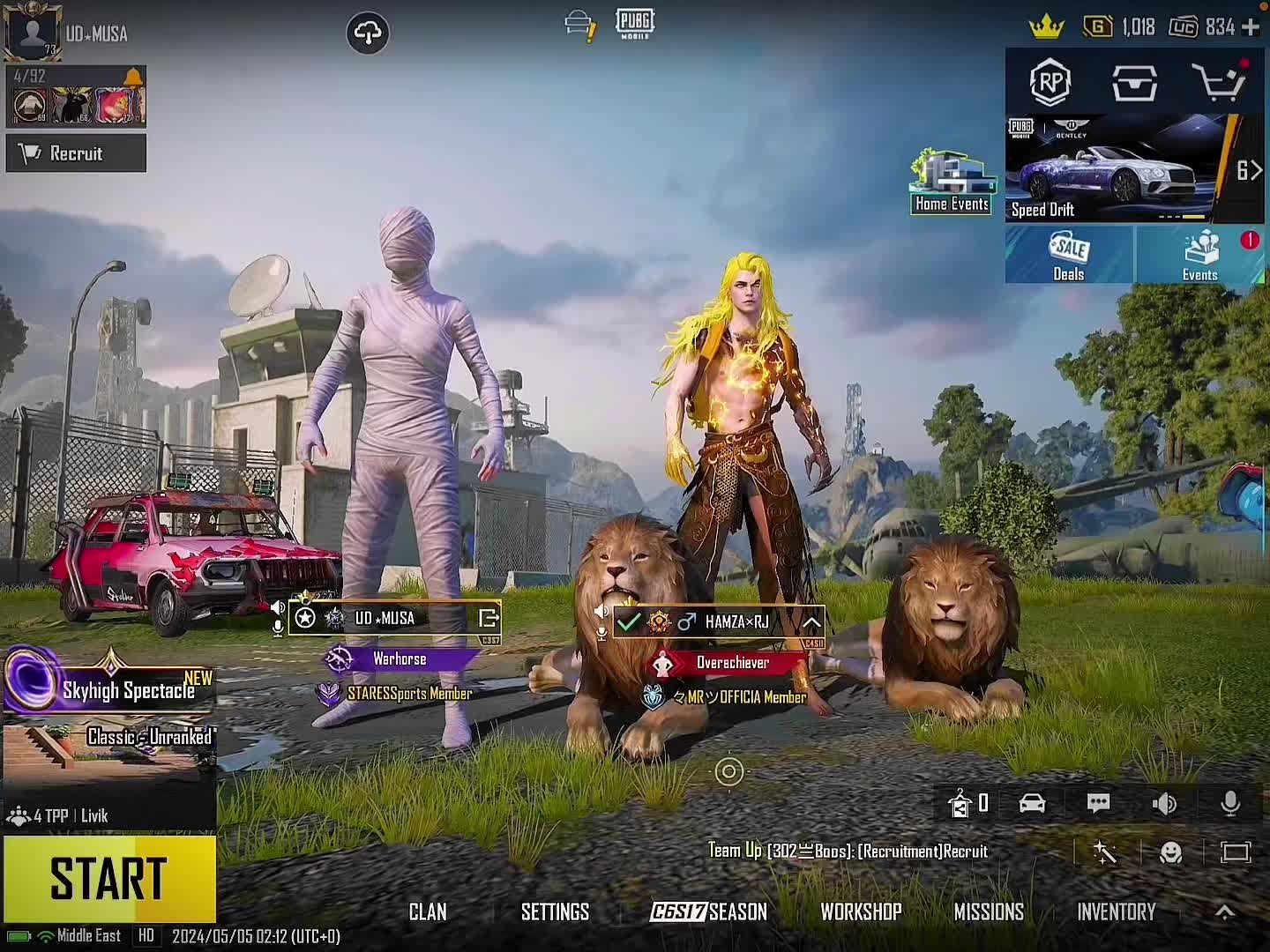Open the MISSIONS menu
The image size is (1270, 952).
pyautogui.click(x=989, y=911)
